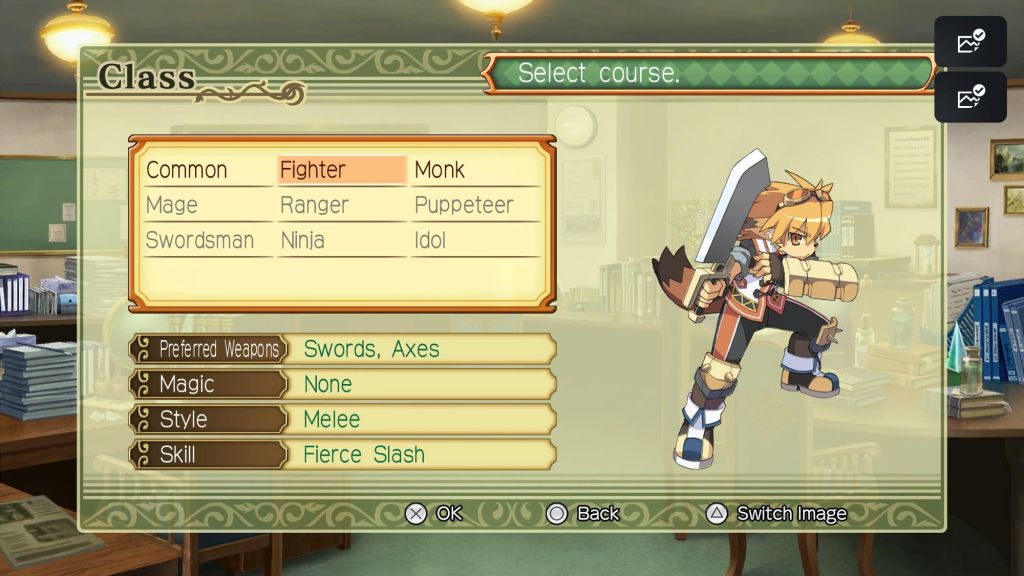
Task: Choose the Ninja class
Action: tap(302, 241)
